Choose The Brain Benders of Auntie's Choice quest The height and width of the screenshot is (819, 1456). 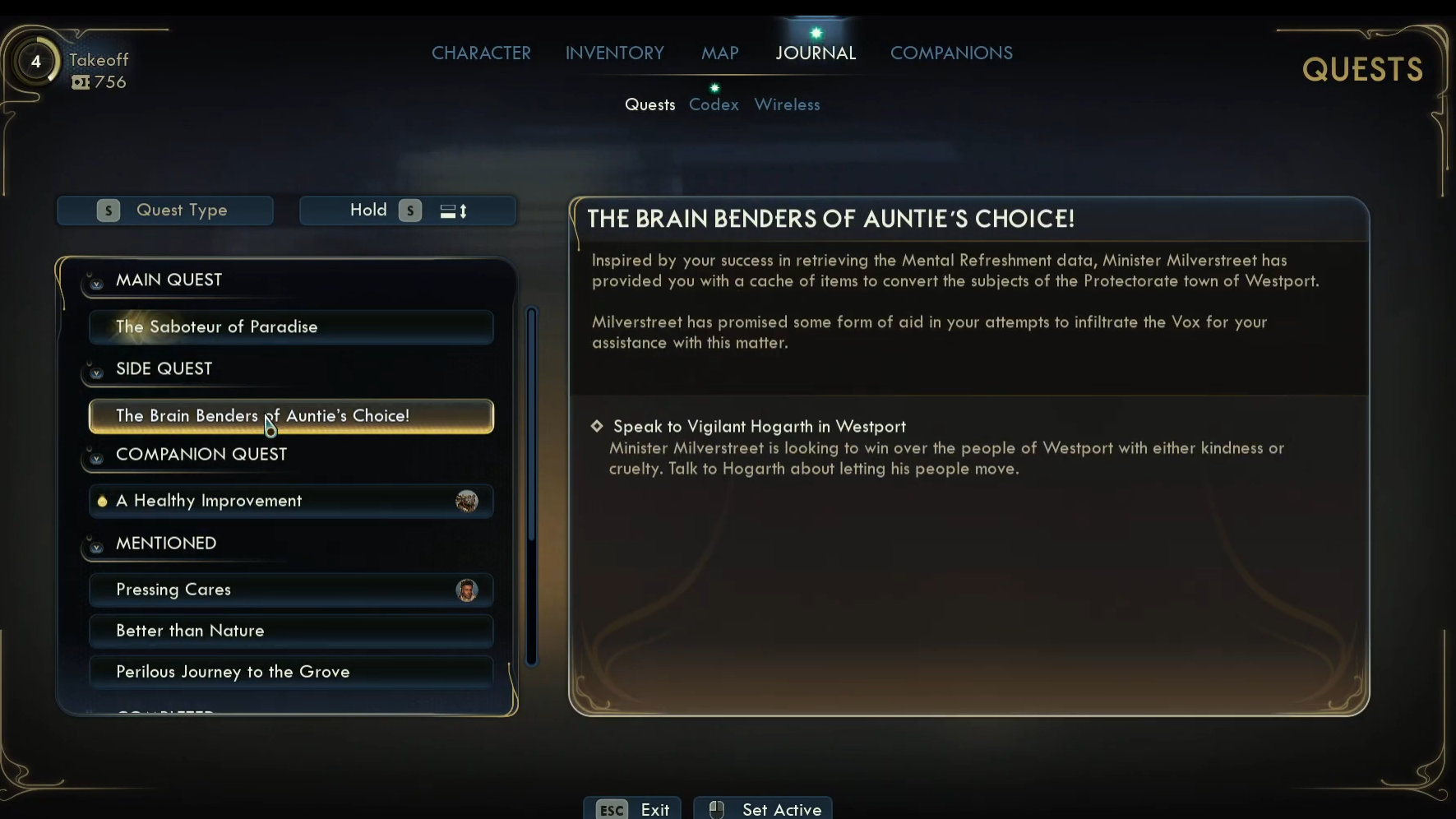pos(291,416)
